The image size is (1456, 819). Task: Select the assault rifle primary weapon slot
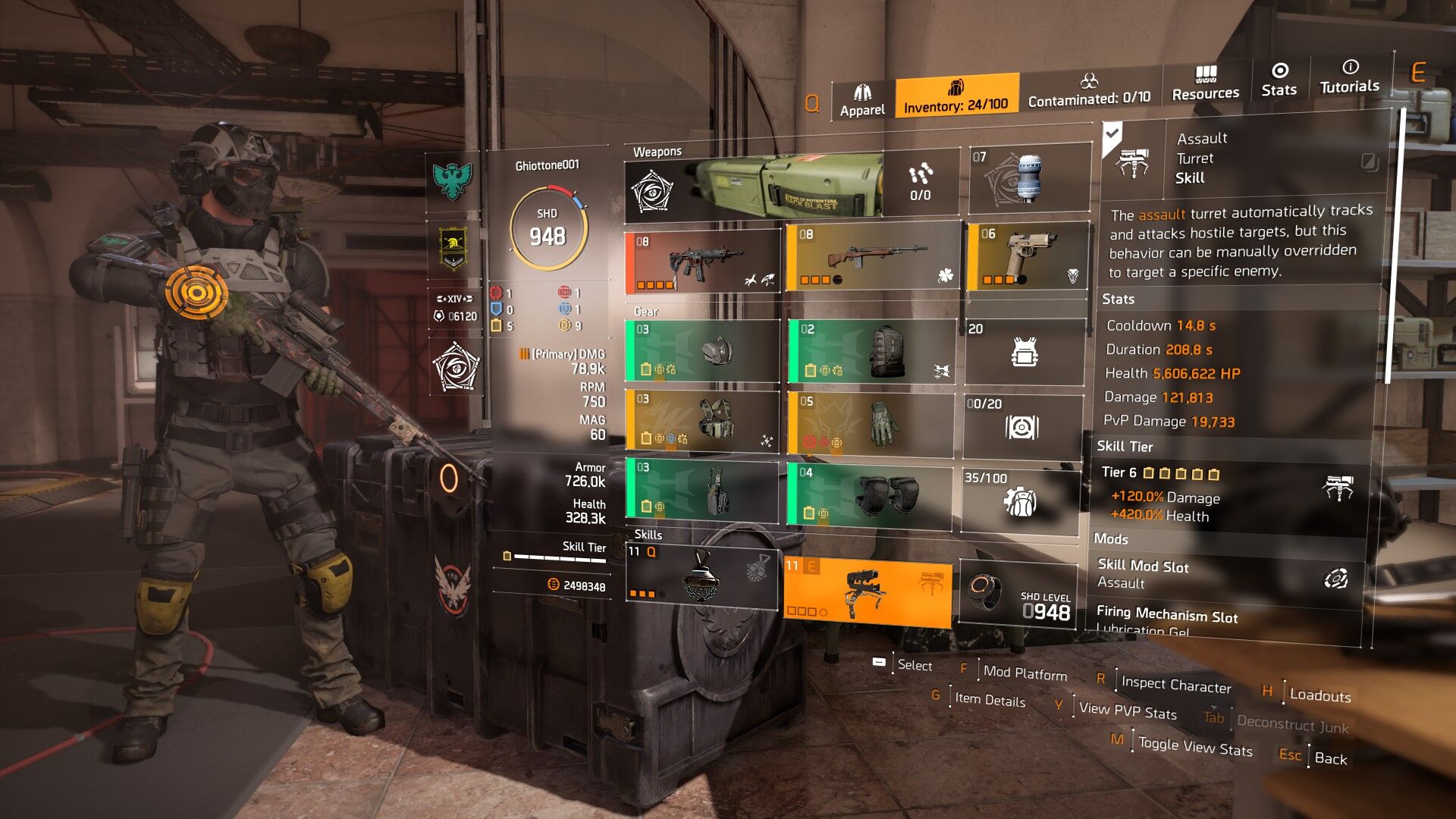[x=702, y=262]
